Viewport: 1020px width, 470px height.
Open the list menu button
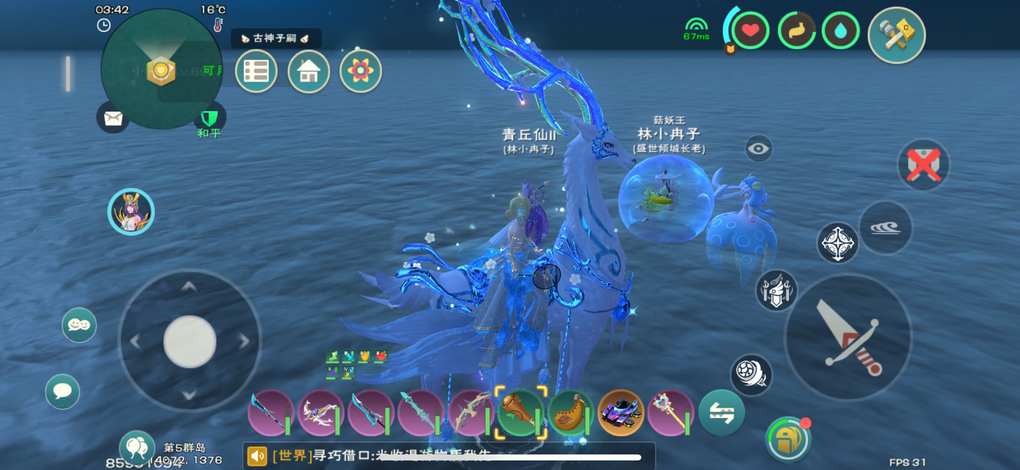[x=256, y=71]
